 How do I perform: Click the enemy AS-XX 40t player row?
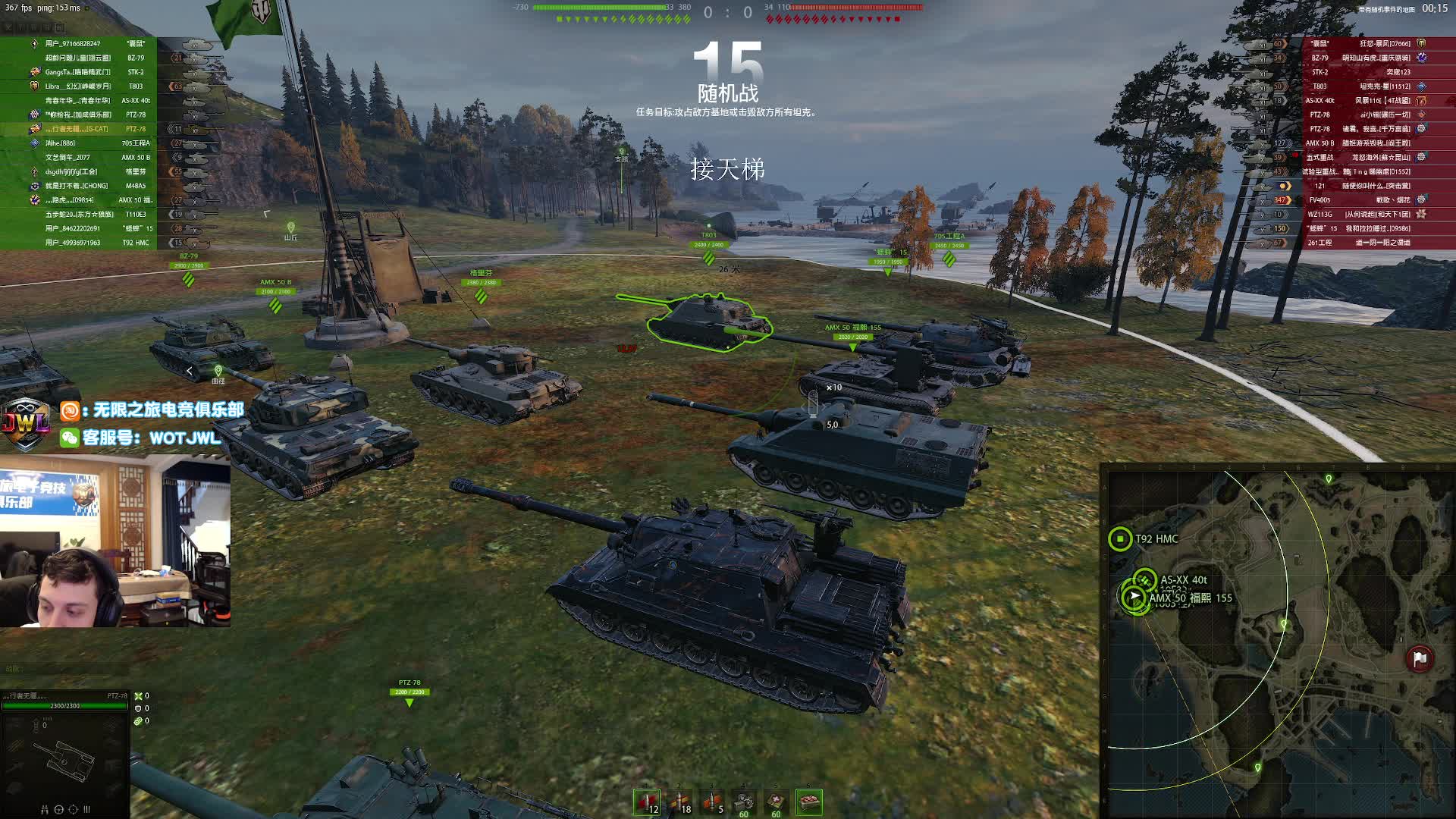click(1365, 101)
